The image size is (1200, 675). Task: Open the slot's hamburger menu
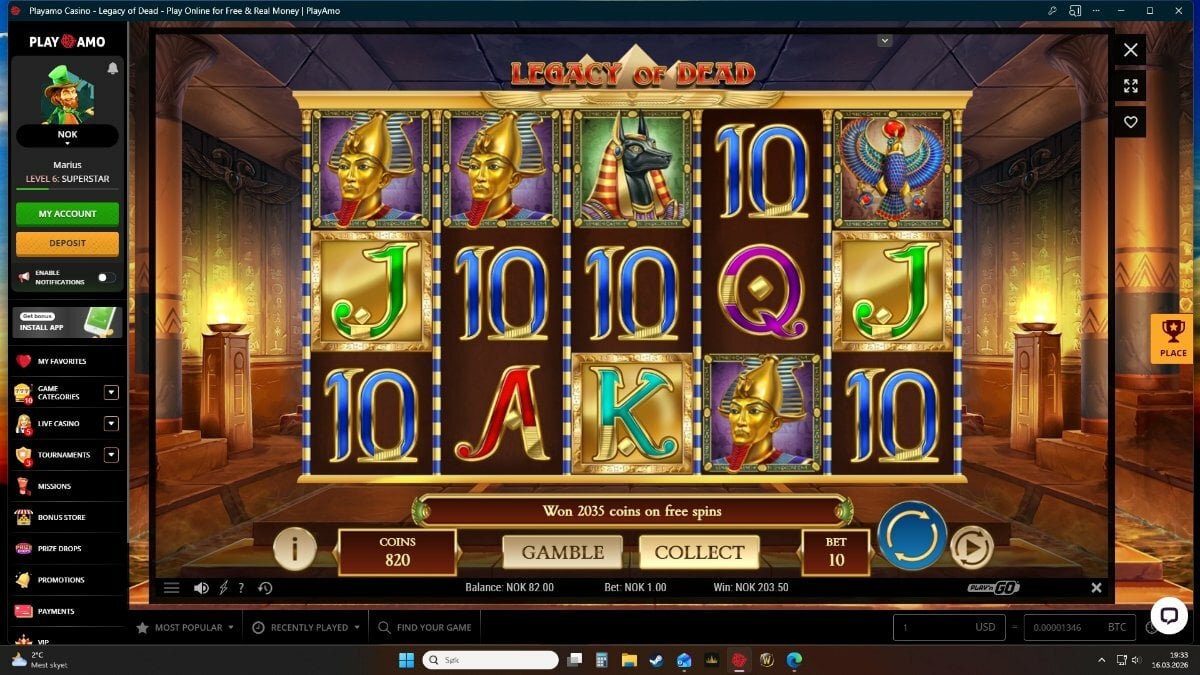(172, 588)
